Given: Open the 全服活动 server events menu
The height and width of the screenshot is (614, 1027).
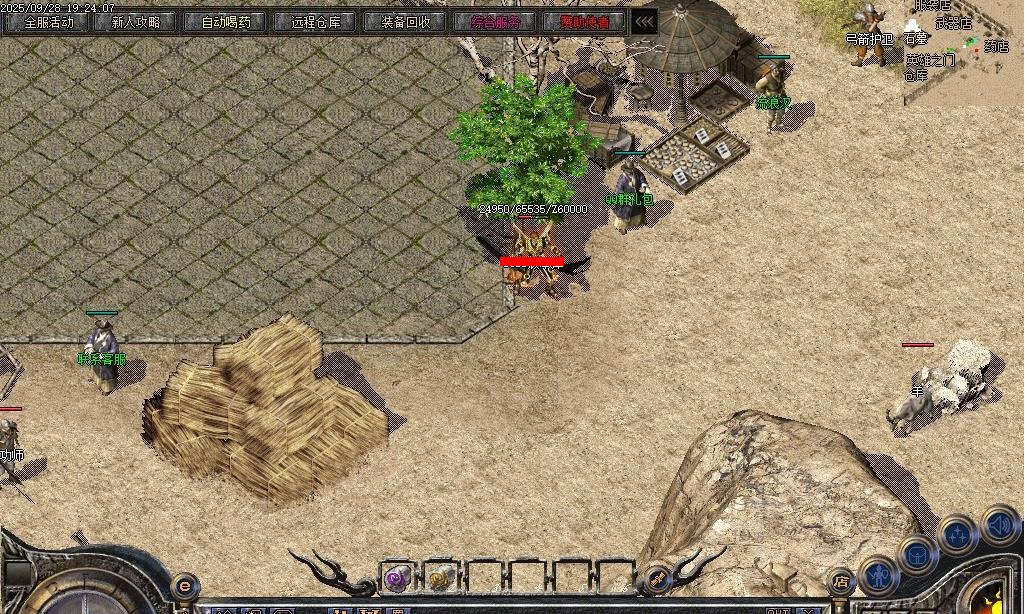Looking at the screenshot, I should 48,22.
